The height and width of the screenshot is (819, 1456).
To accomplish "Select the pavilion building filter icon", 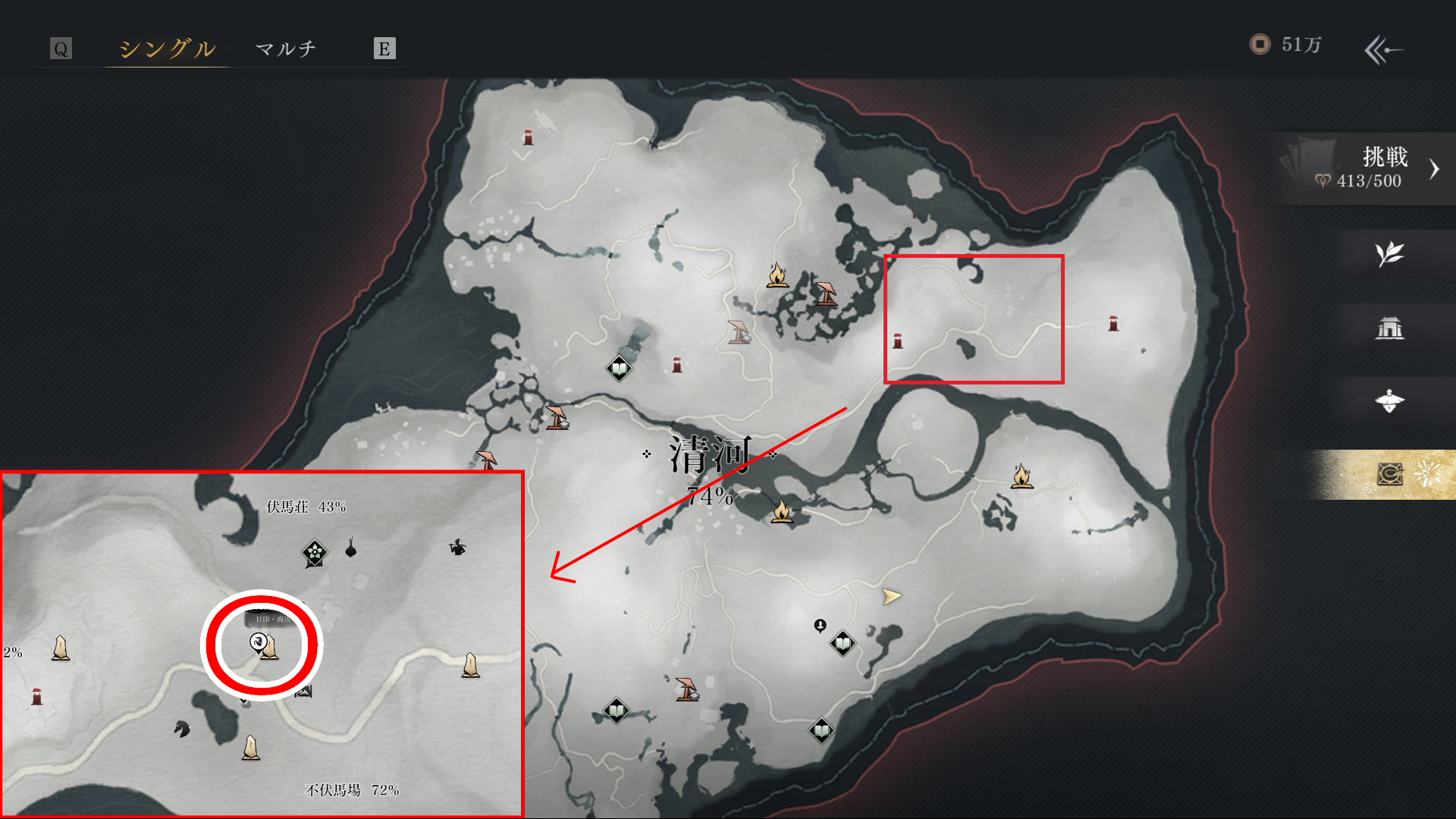I will pos(1389,328).
